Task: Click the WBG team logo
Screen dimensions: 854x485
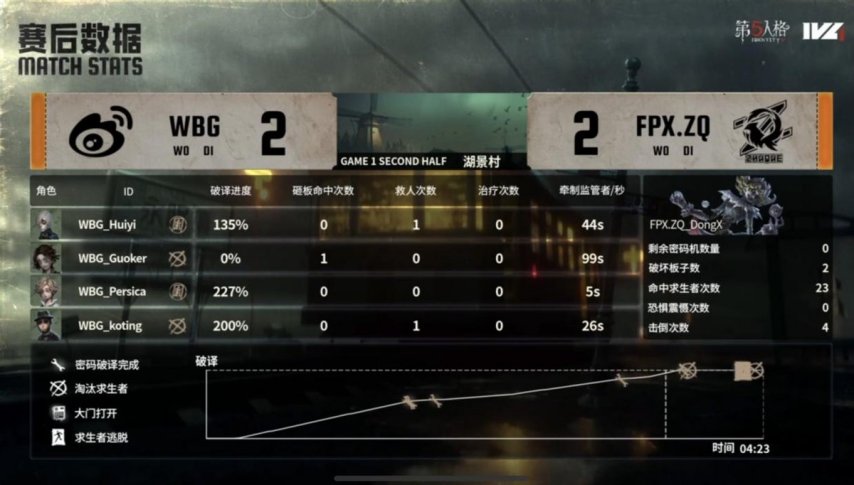Action: pos(100,130)
